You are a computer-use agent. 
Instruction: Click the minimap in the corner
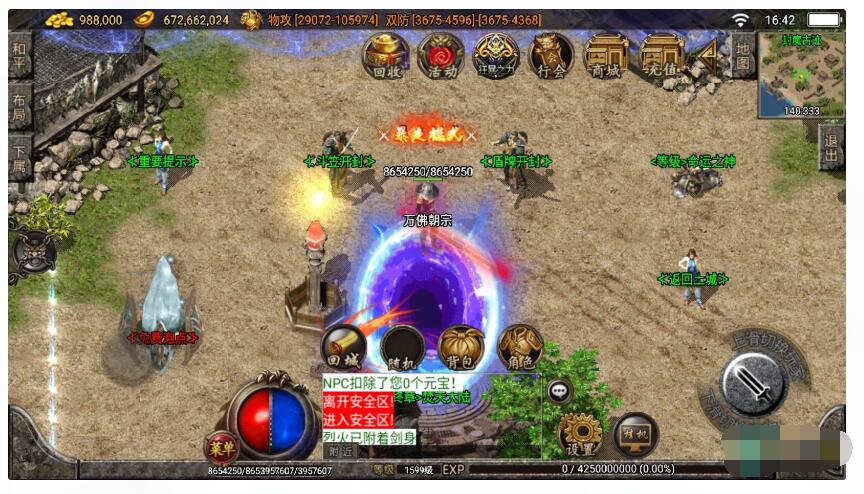801,73
